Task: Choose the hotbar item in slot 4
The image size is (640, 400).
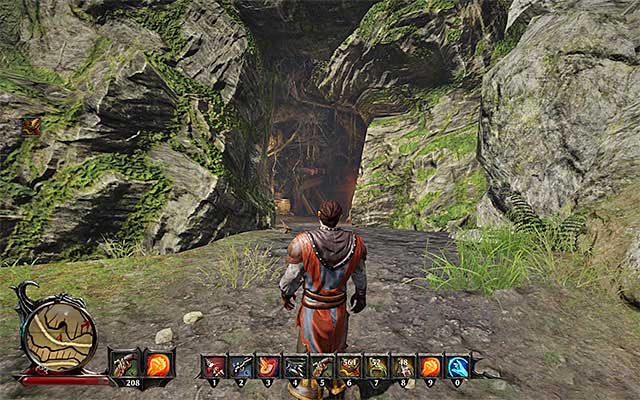Action: pyautogui.click(x=296, y=366)
